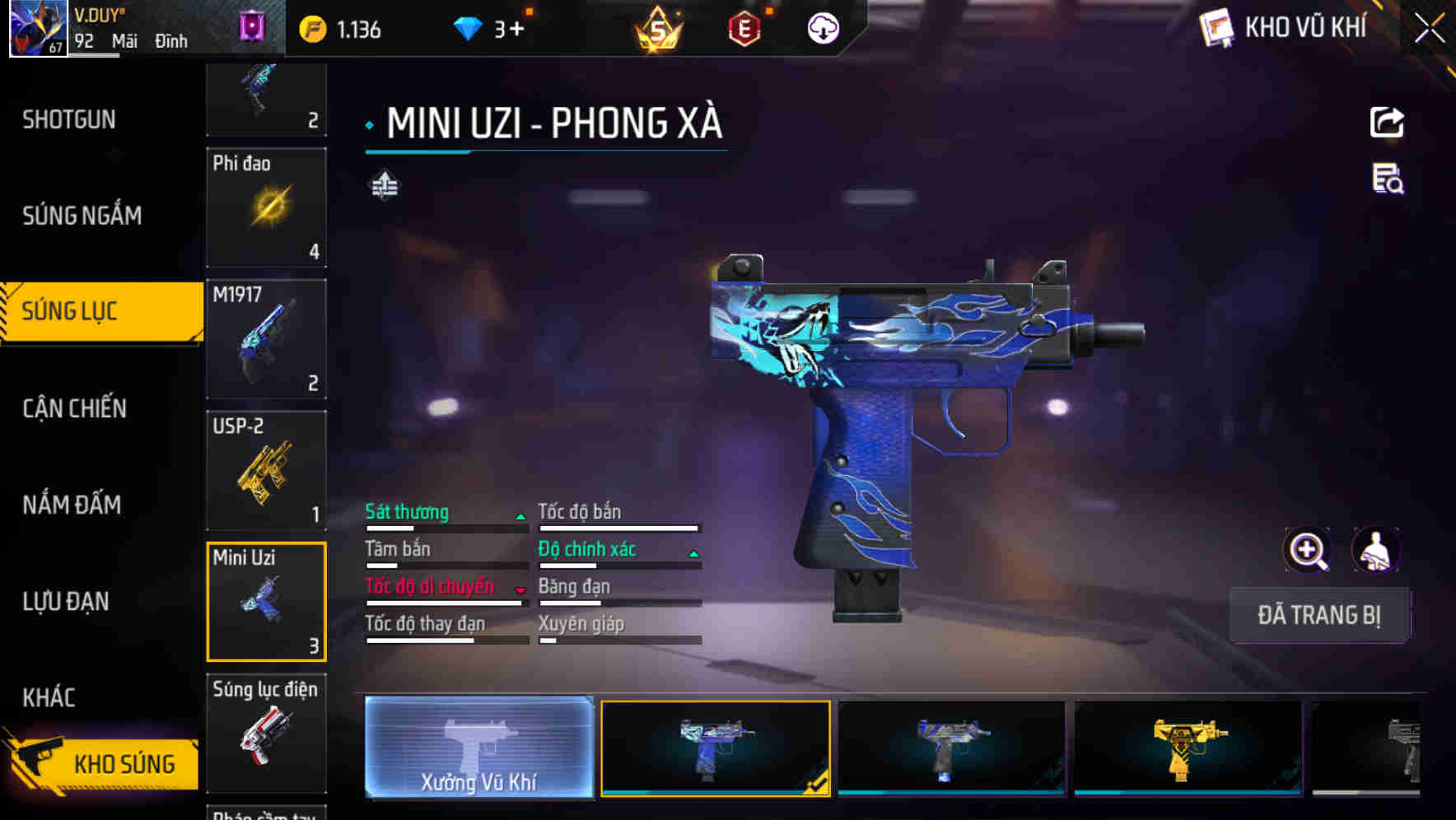
Task: Click the cloud download icon
Action: [822, 27]
